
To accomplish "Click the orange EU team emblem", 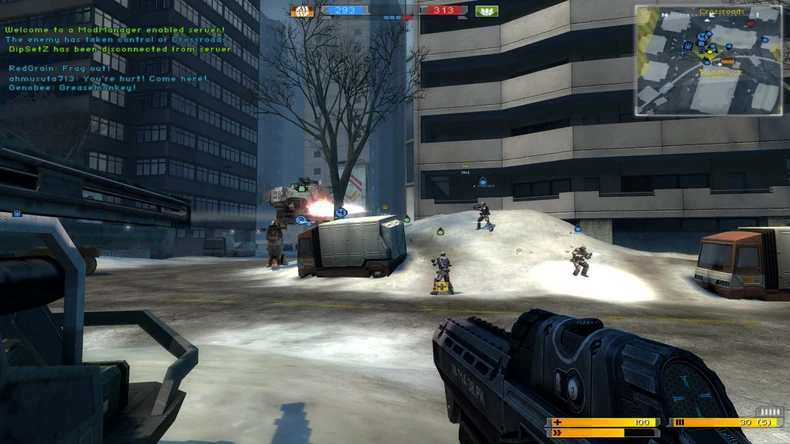I will click(301, 11).
